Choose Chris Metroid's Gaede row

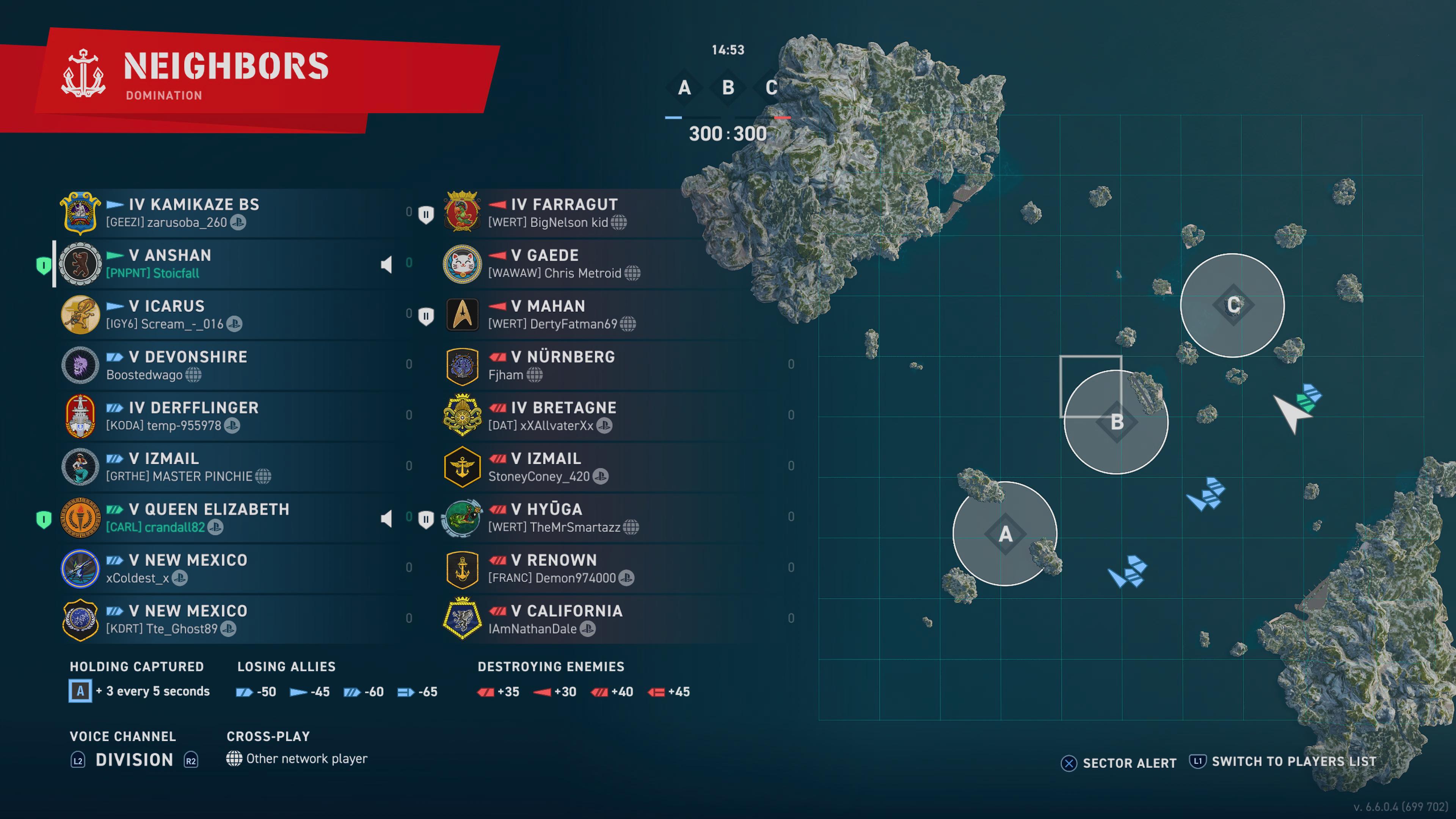[x=593, y=264]
